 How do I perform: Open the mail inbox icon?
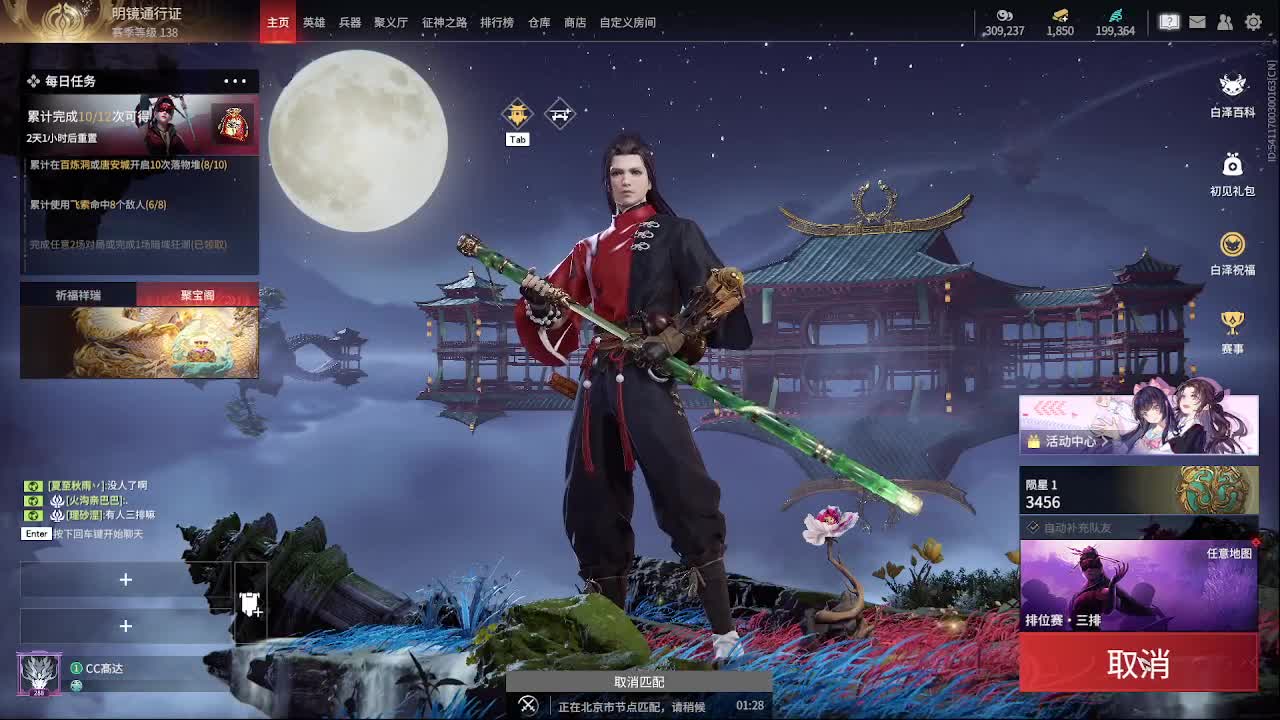[x=1197, y=20]
